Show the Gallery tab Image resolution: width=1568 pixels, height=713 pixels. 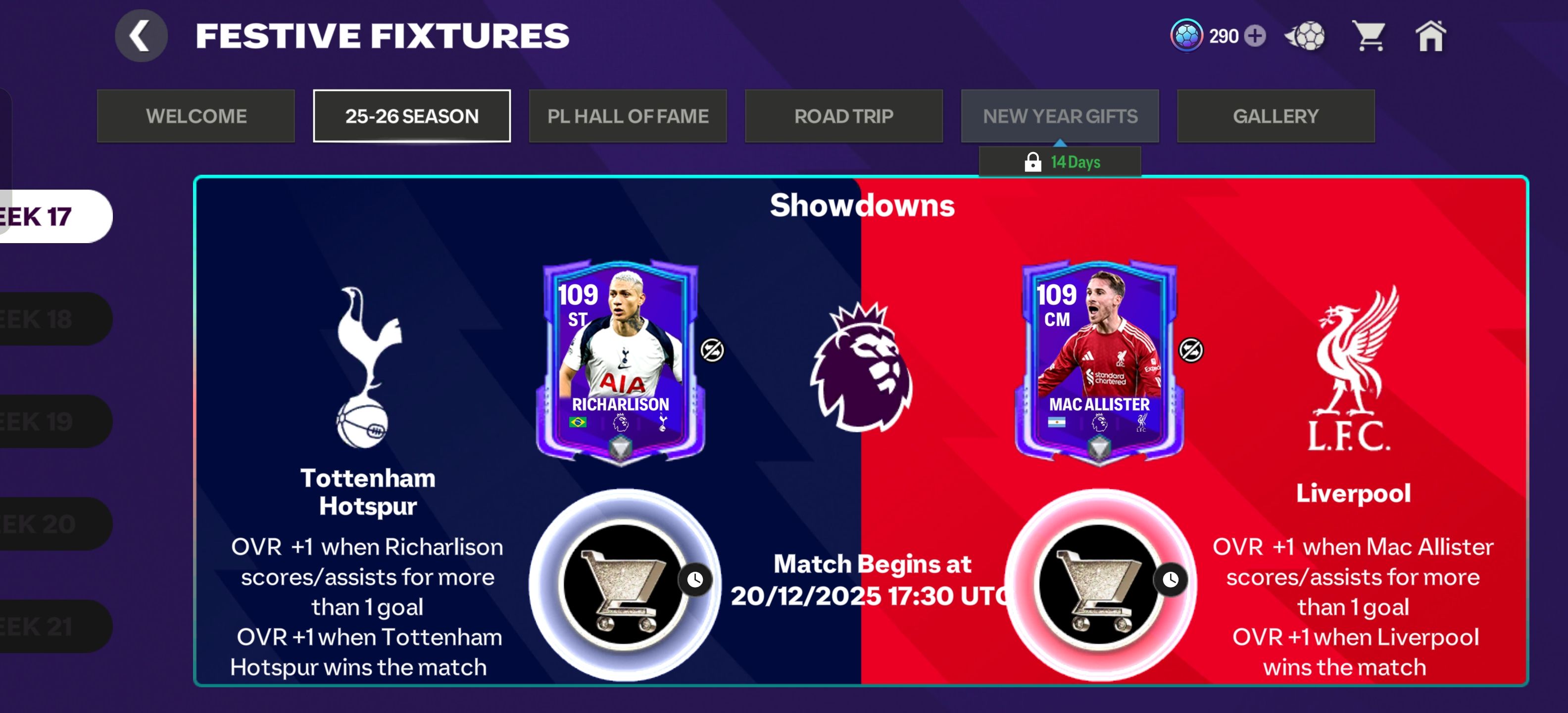pyautogui.click(x=1275, y=116)
